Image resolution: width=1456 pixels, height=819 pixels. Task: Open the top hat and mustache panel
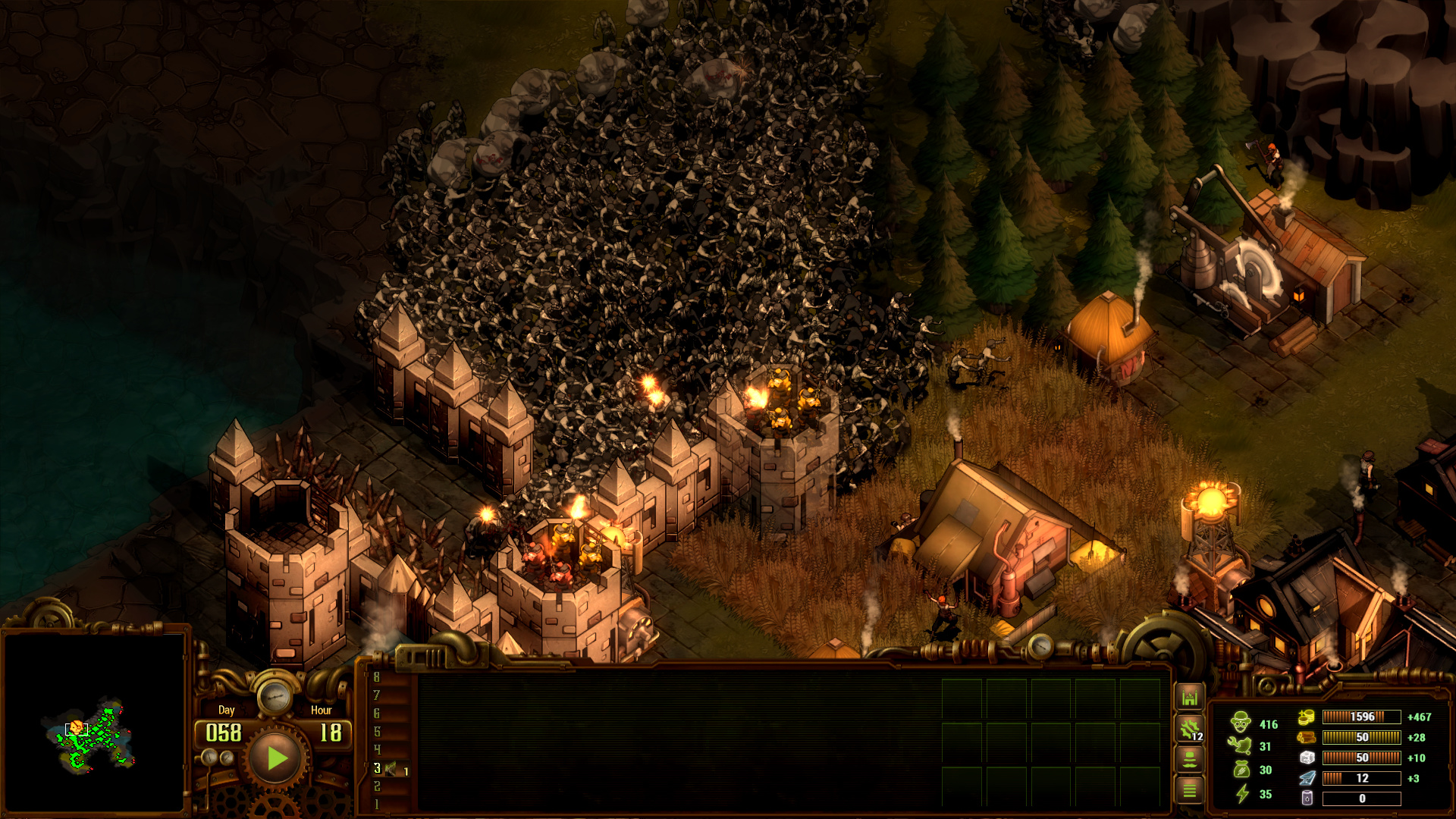[x=1189, y=759]
